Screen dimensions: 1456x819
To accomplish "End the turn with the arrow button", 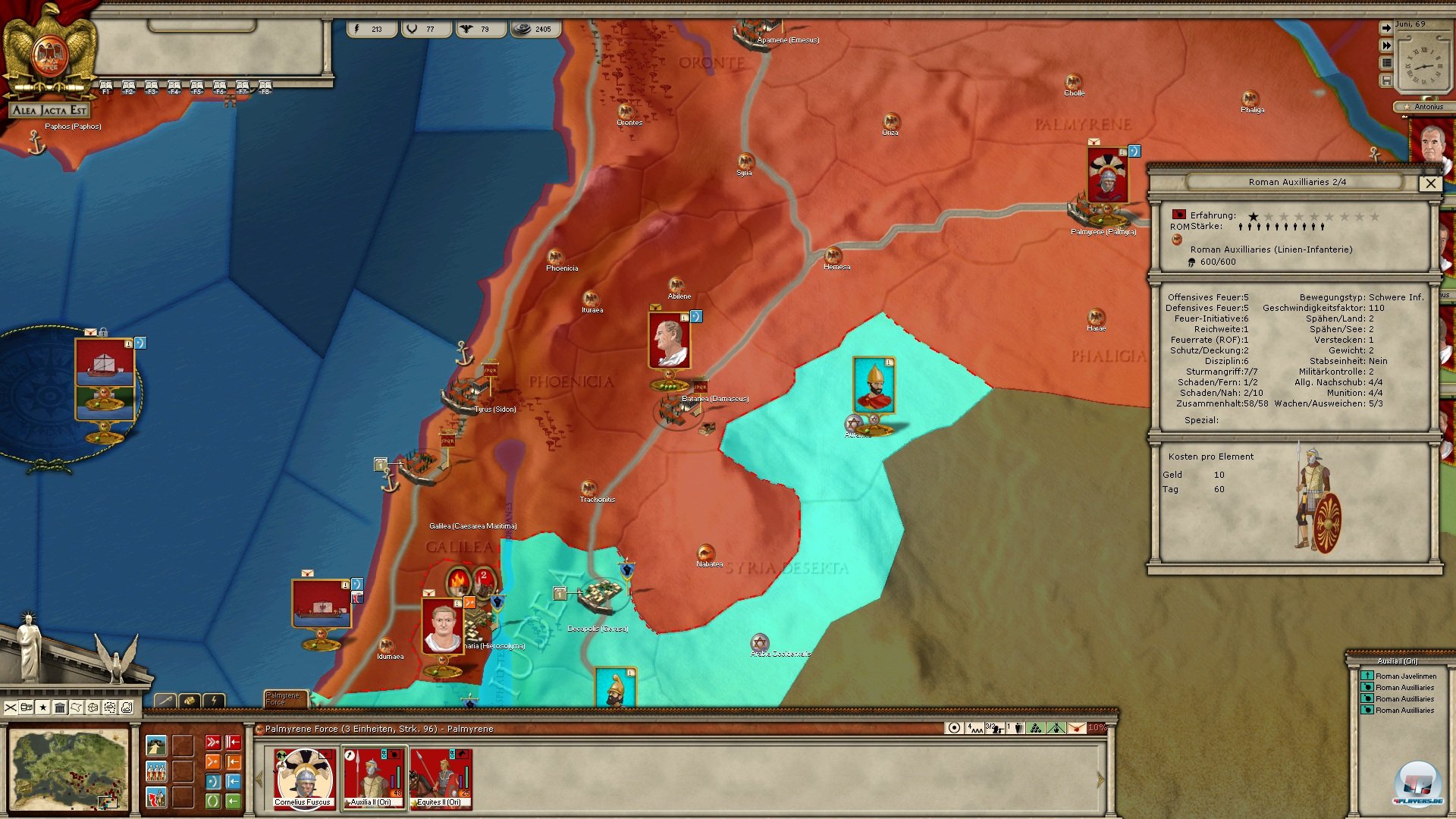I will [1386, 28].
